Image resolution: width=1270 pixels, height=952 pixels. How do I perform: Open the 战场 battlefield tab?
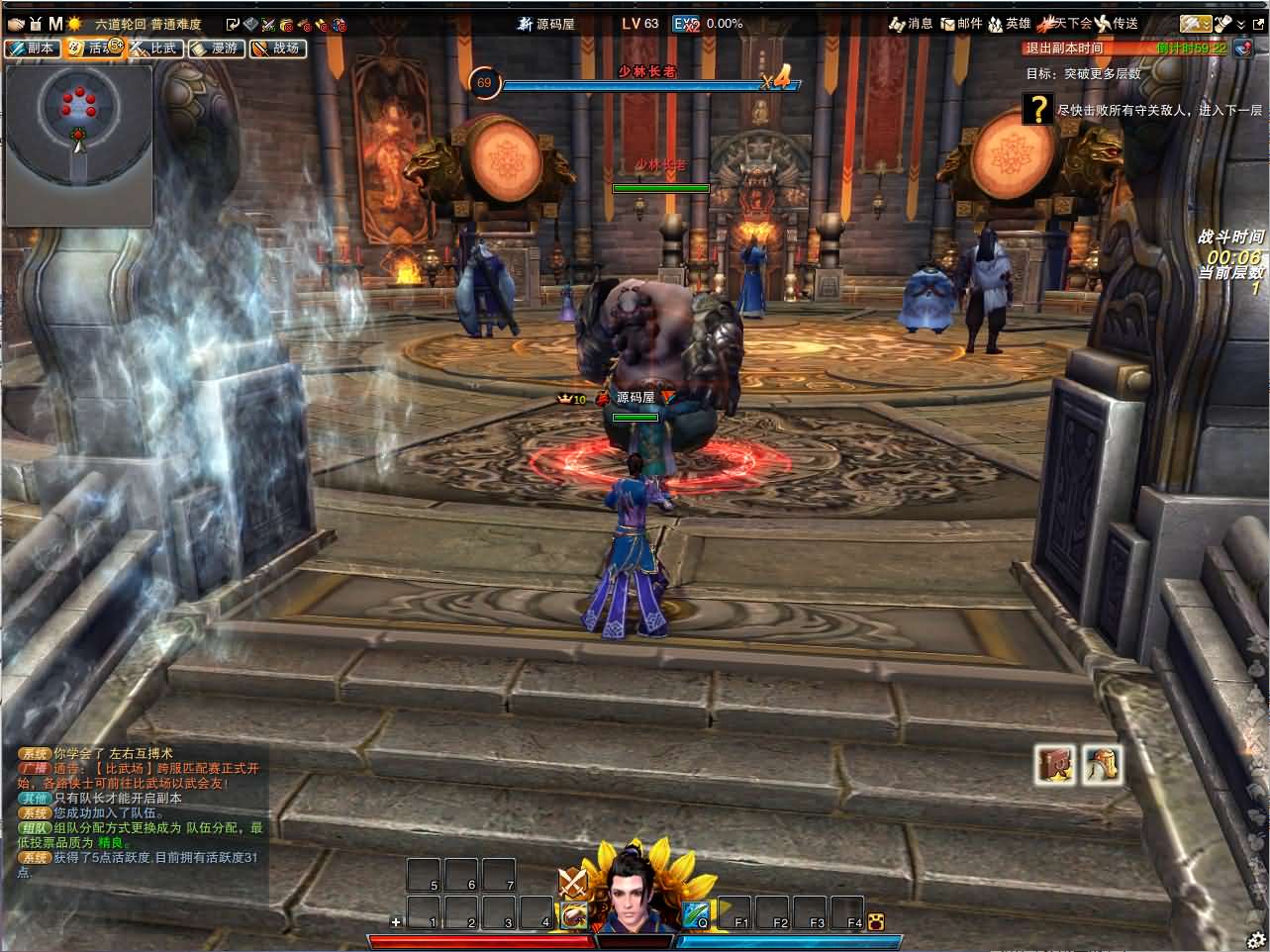tap(276, 48)
